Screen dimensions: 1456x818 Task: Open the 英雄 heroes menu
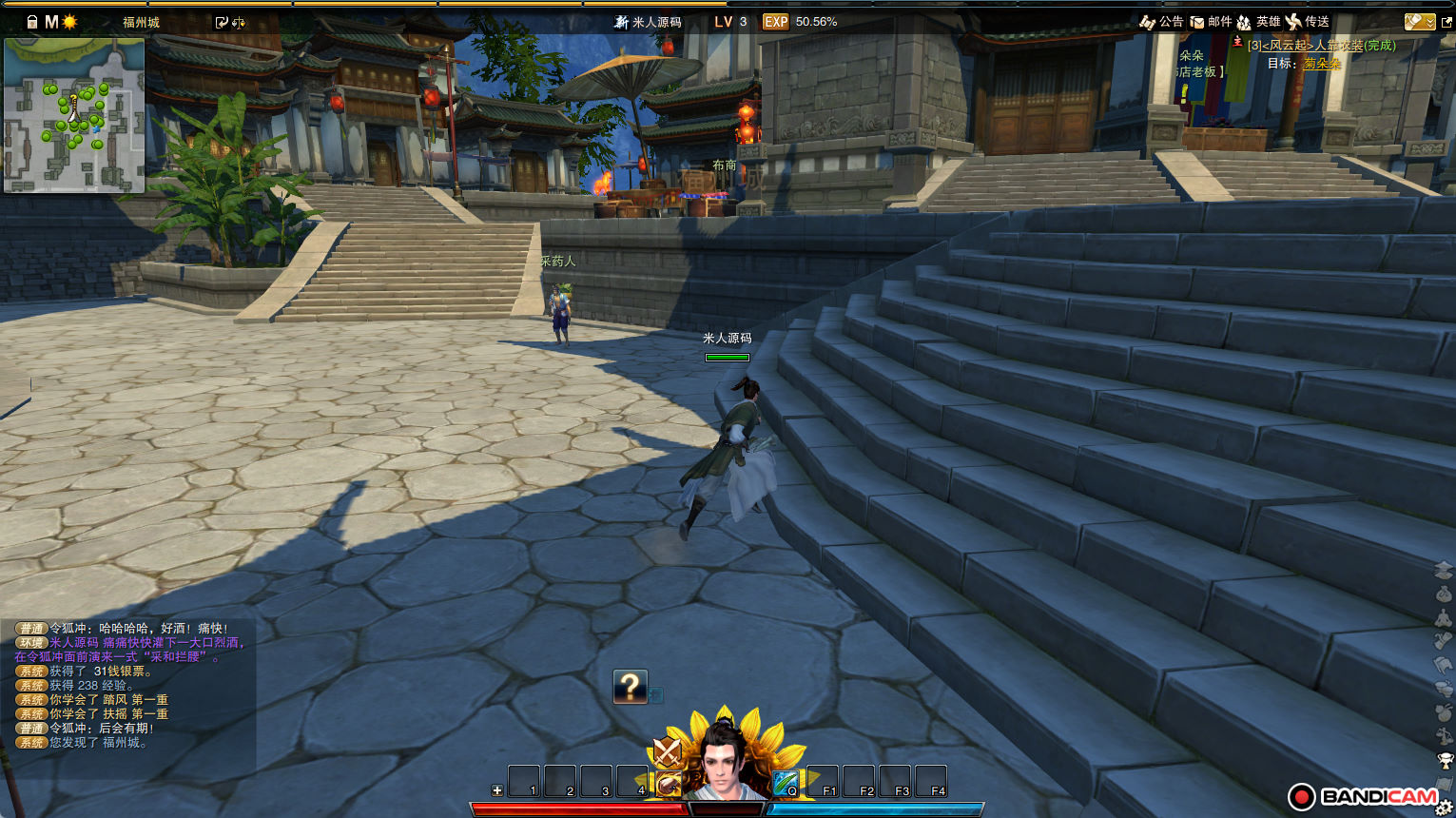(1257, 21)
